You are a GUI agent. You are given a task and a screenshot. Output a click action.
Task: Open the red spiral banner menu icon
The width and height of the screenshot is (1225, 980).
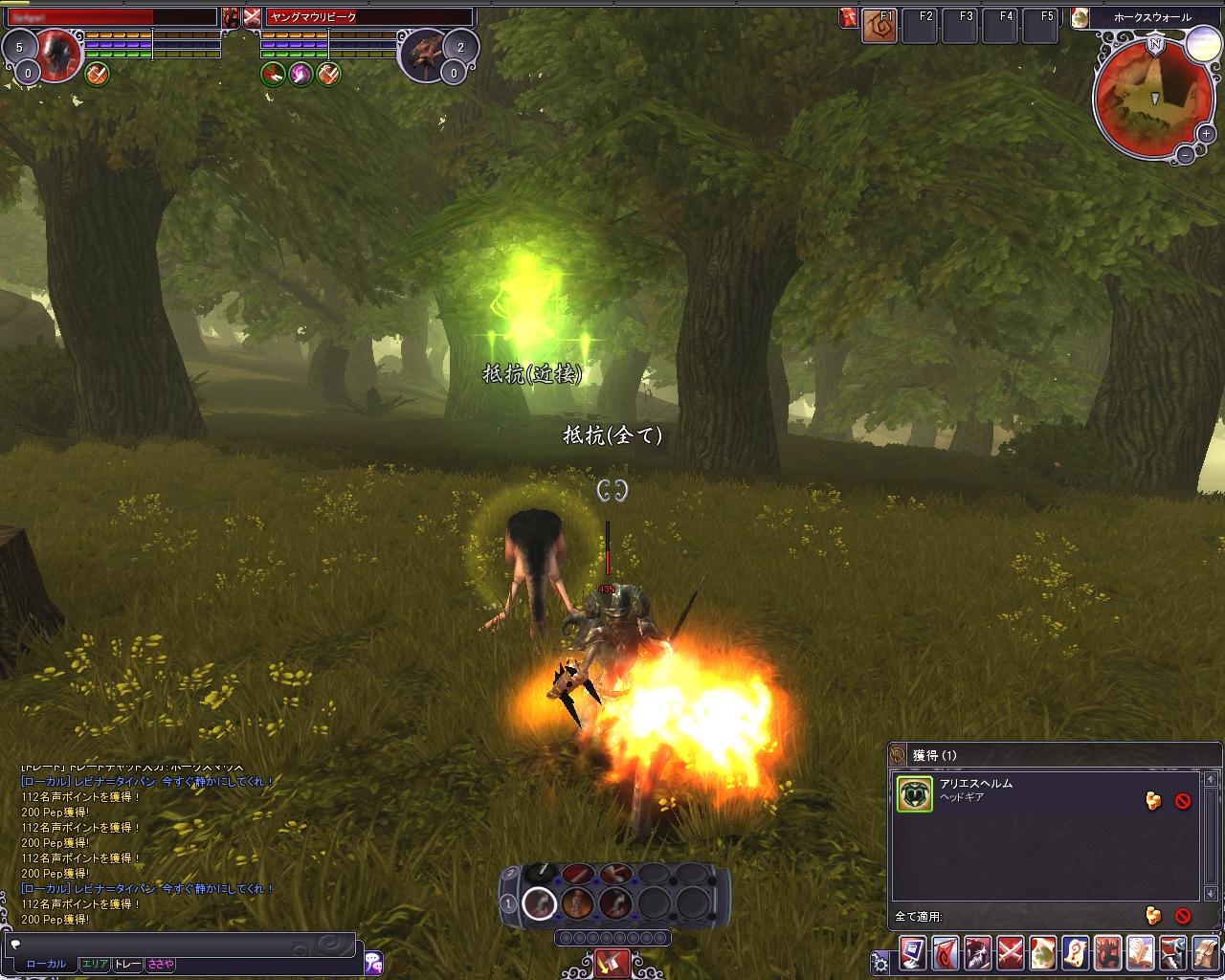[x=946, y=954]
